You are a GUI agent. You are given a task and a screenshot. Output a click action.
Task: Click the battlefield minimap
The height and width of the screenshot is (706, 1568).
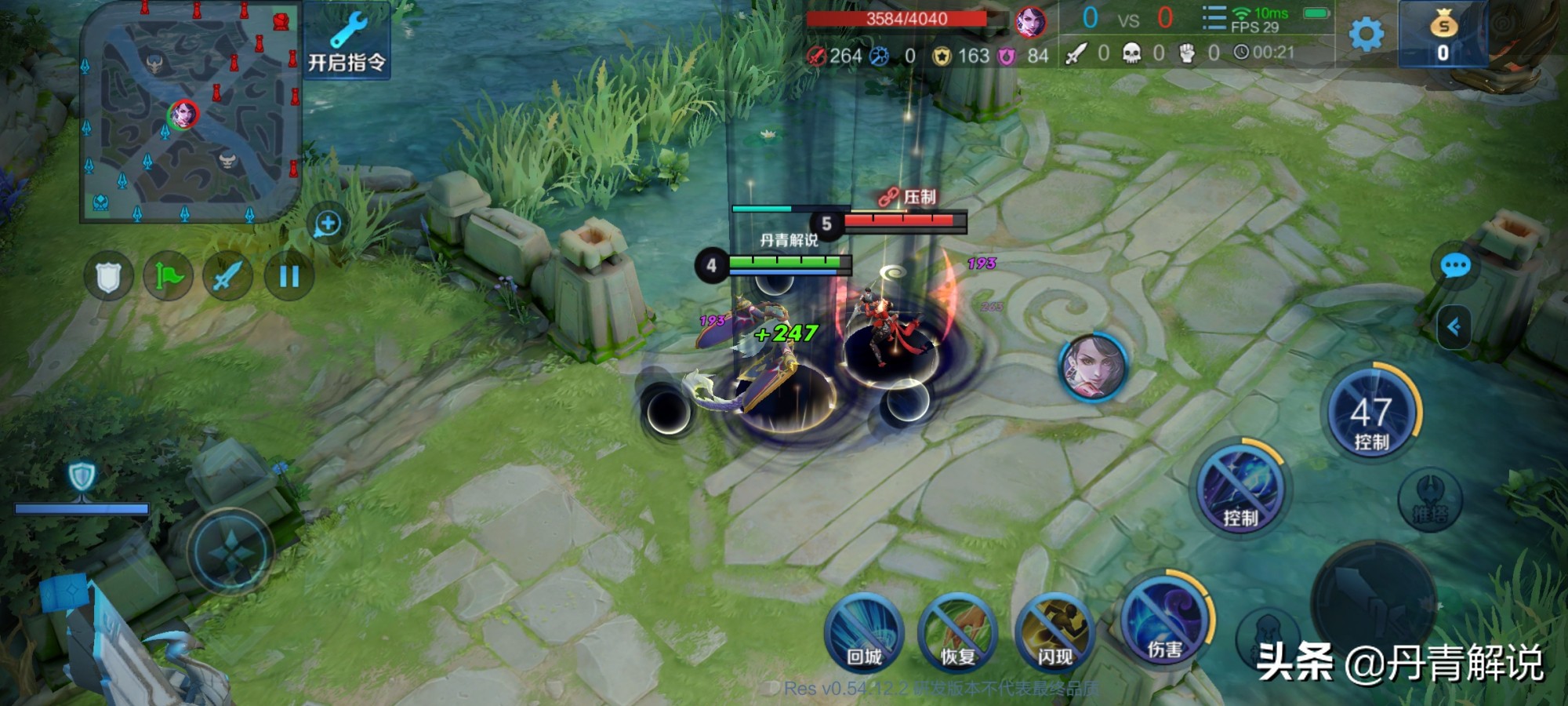point(191,111)
